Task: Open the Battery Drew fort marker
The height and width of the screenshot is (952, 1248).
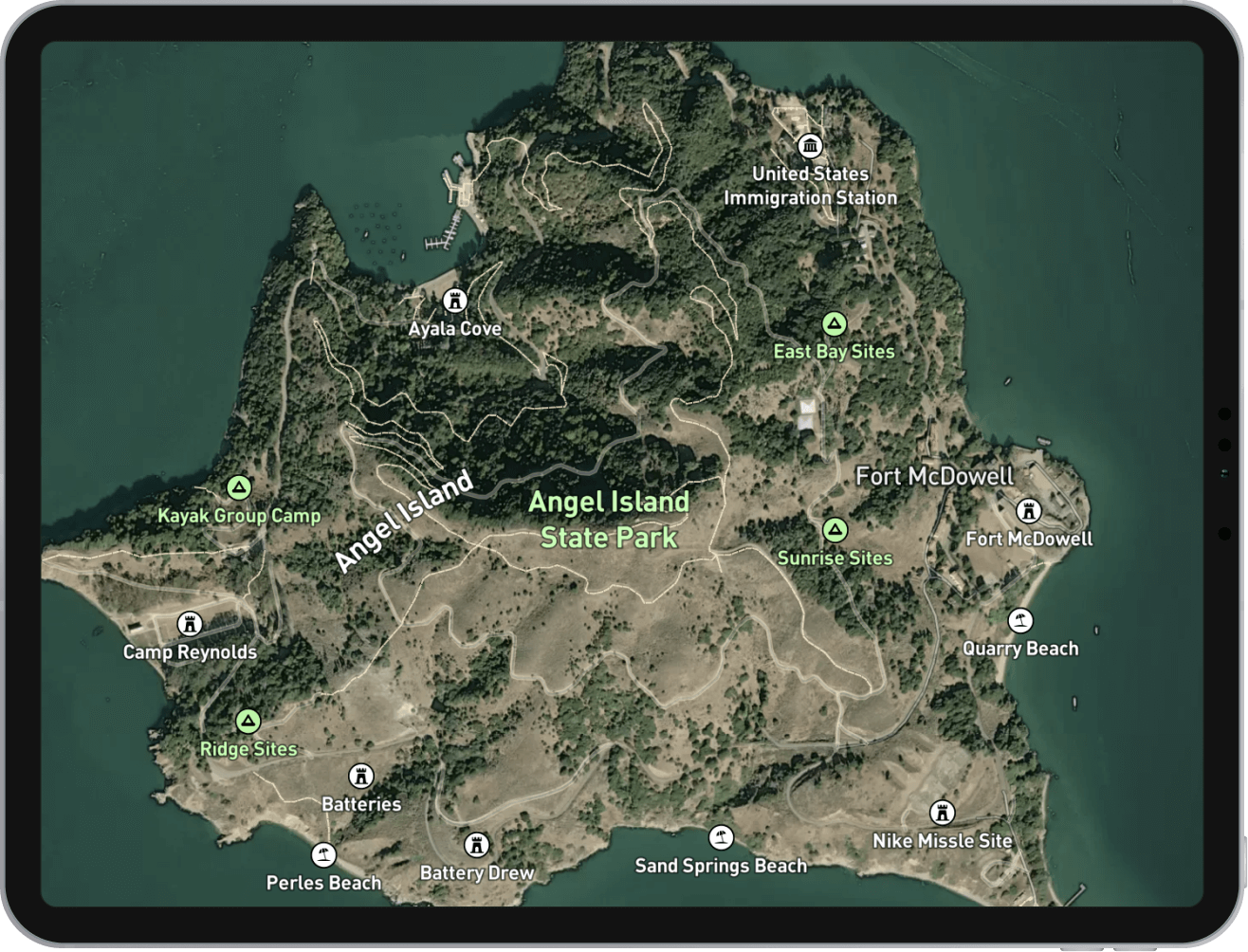Action: click(x=476, y=844)
